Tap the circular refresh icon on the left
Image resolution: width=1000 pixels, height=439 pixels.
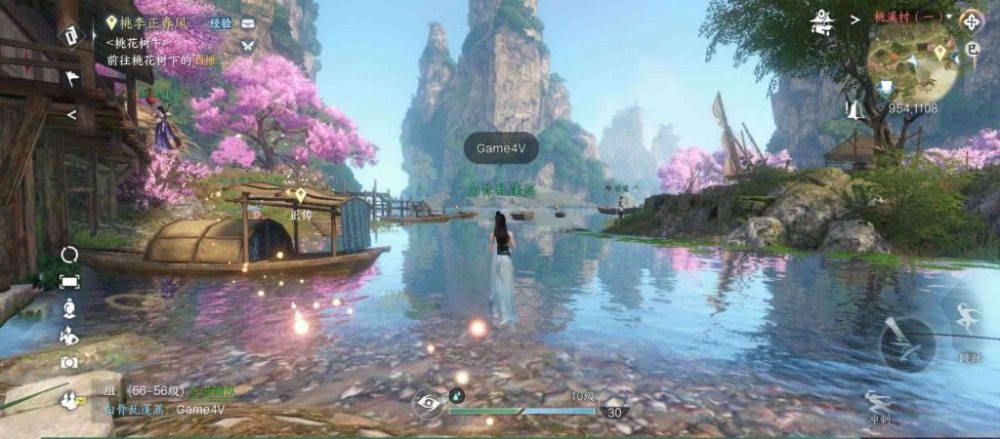click(x=69, y=254)
